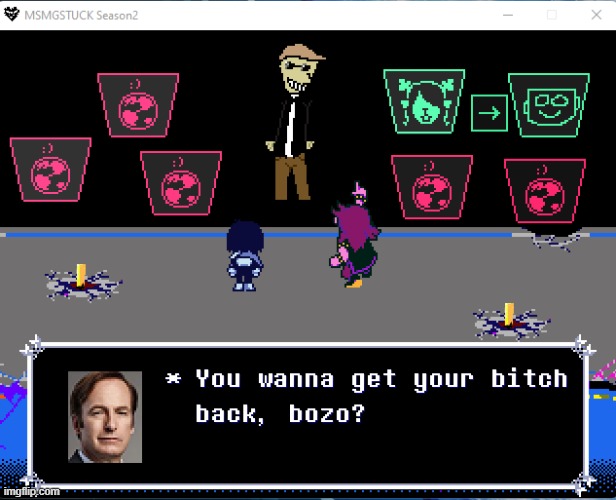Close the MSMGSTUCK Season2 window

(593, 16)
